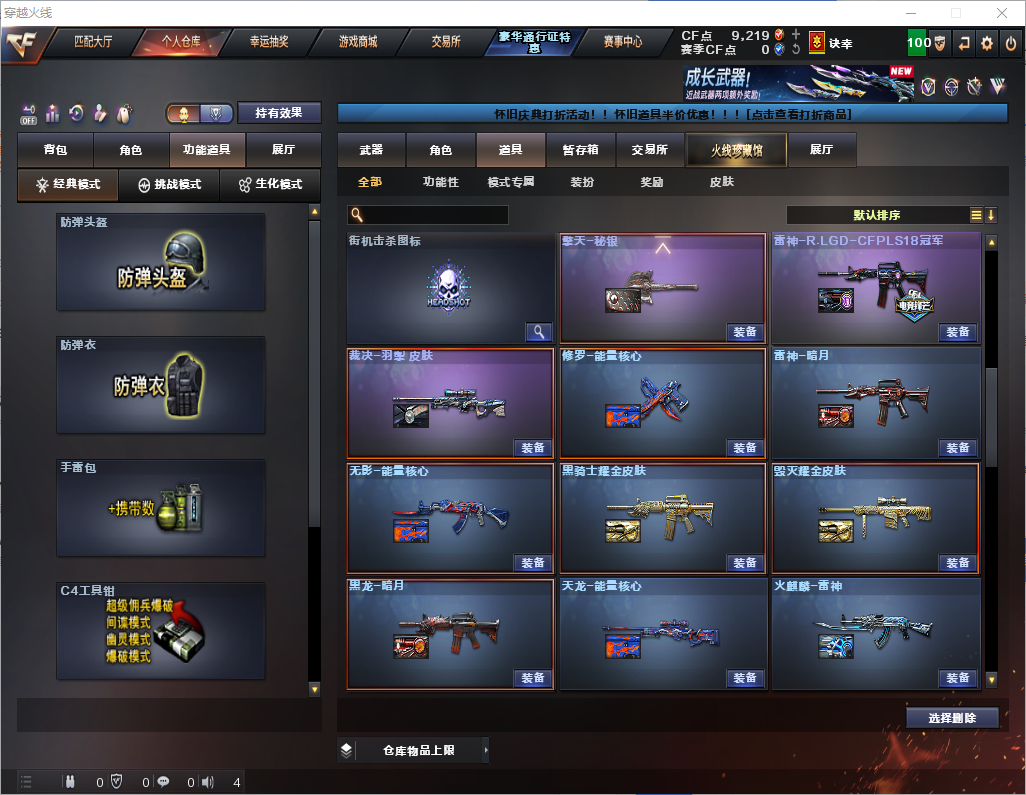Viewport: 1026px width, 795px height.
Task: Filter items by 功能性 category
Action: coord(440,182)
